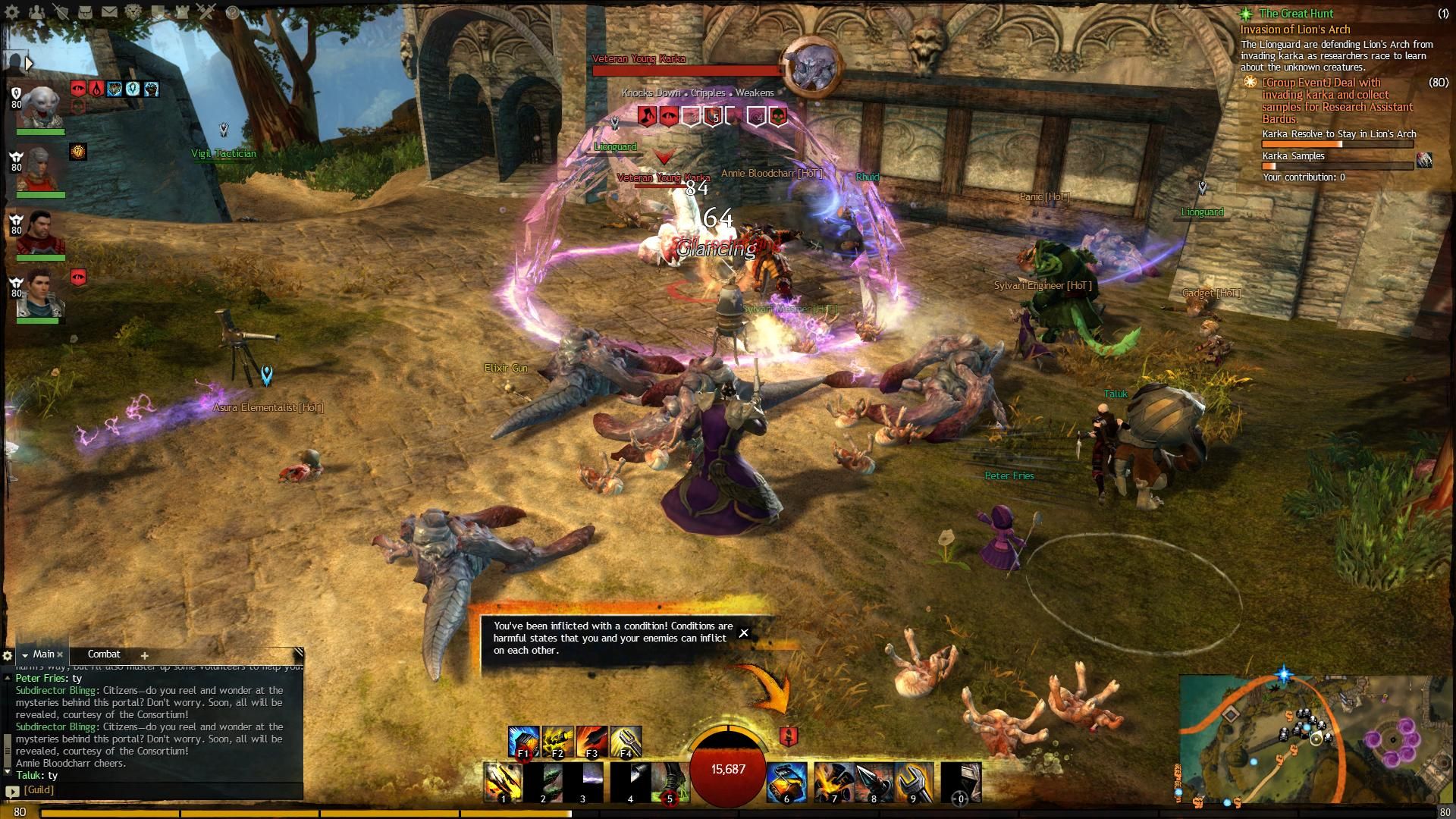Activate the healing skill in slot 6

(x=786, y=782)
